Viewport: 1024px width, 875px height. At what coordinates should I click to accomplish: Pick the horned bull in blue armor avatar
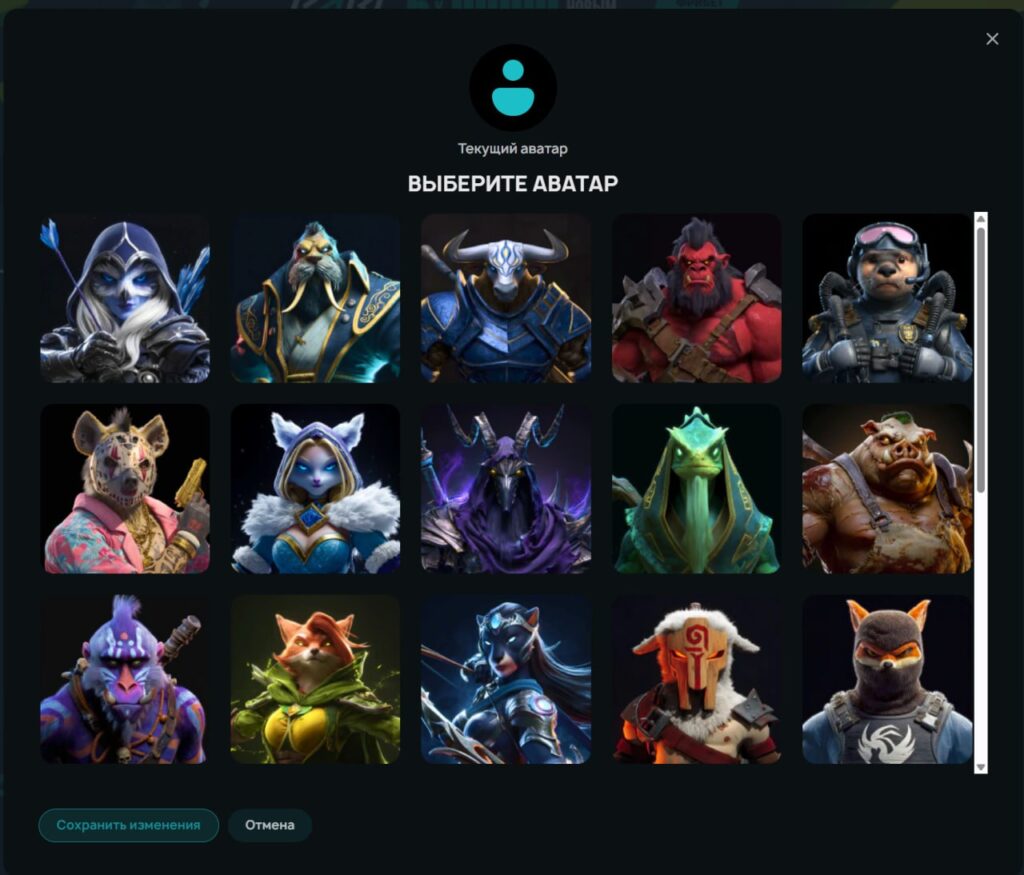506,298
